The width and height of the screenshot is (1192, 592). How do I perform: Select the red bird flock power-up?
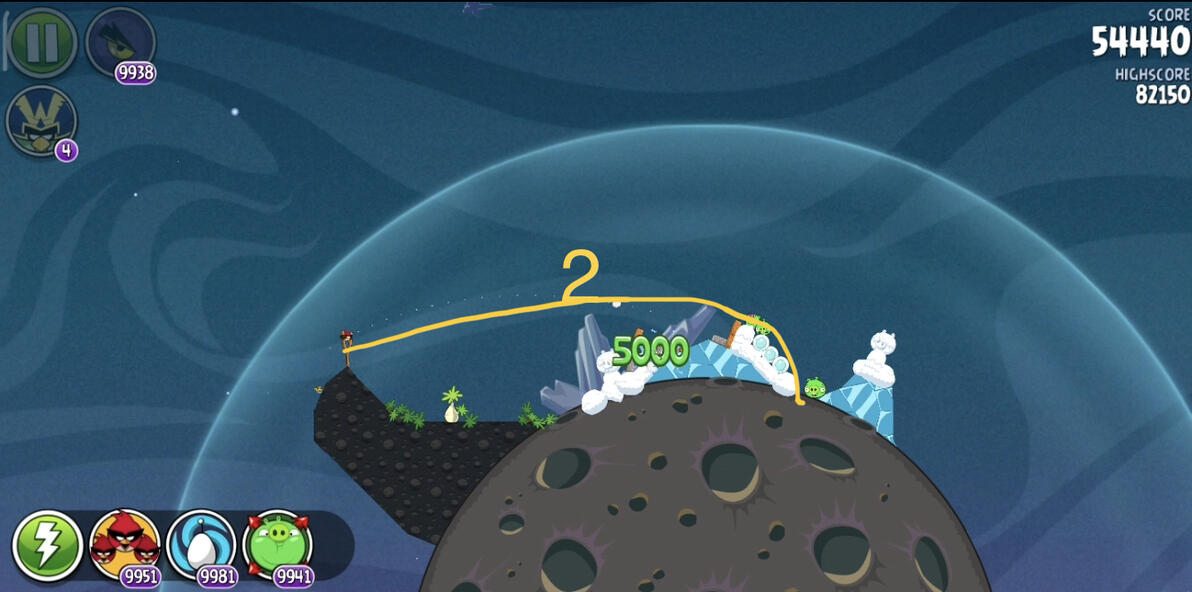pos(125,546)
